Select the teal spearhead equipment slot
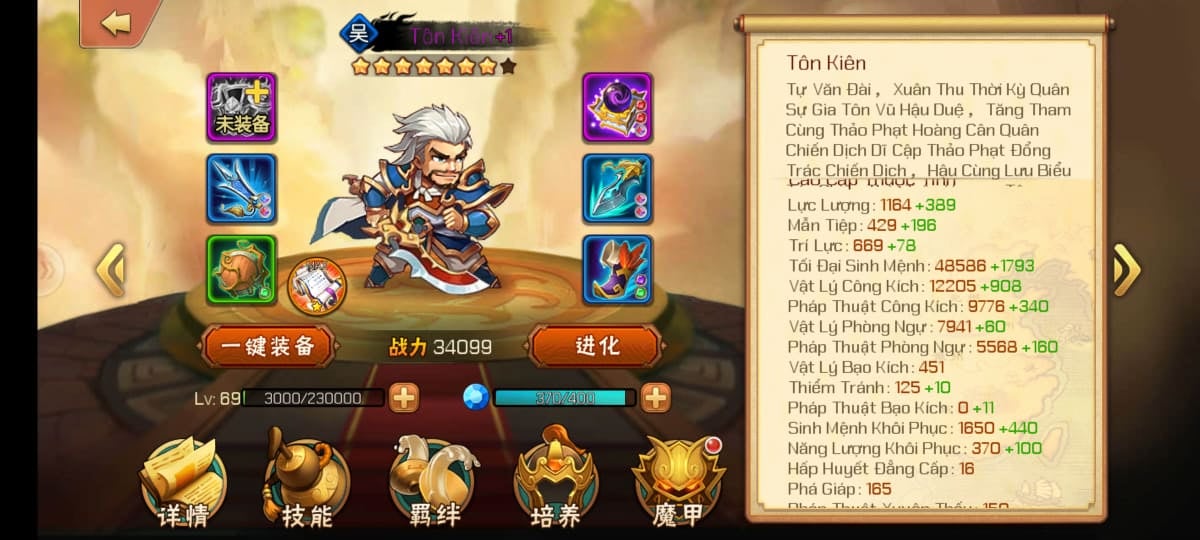Image resolution: width=1200 pixels, height=540 pixels. [617, 188]
